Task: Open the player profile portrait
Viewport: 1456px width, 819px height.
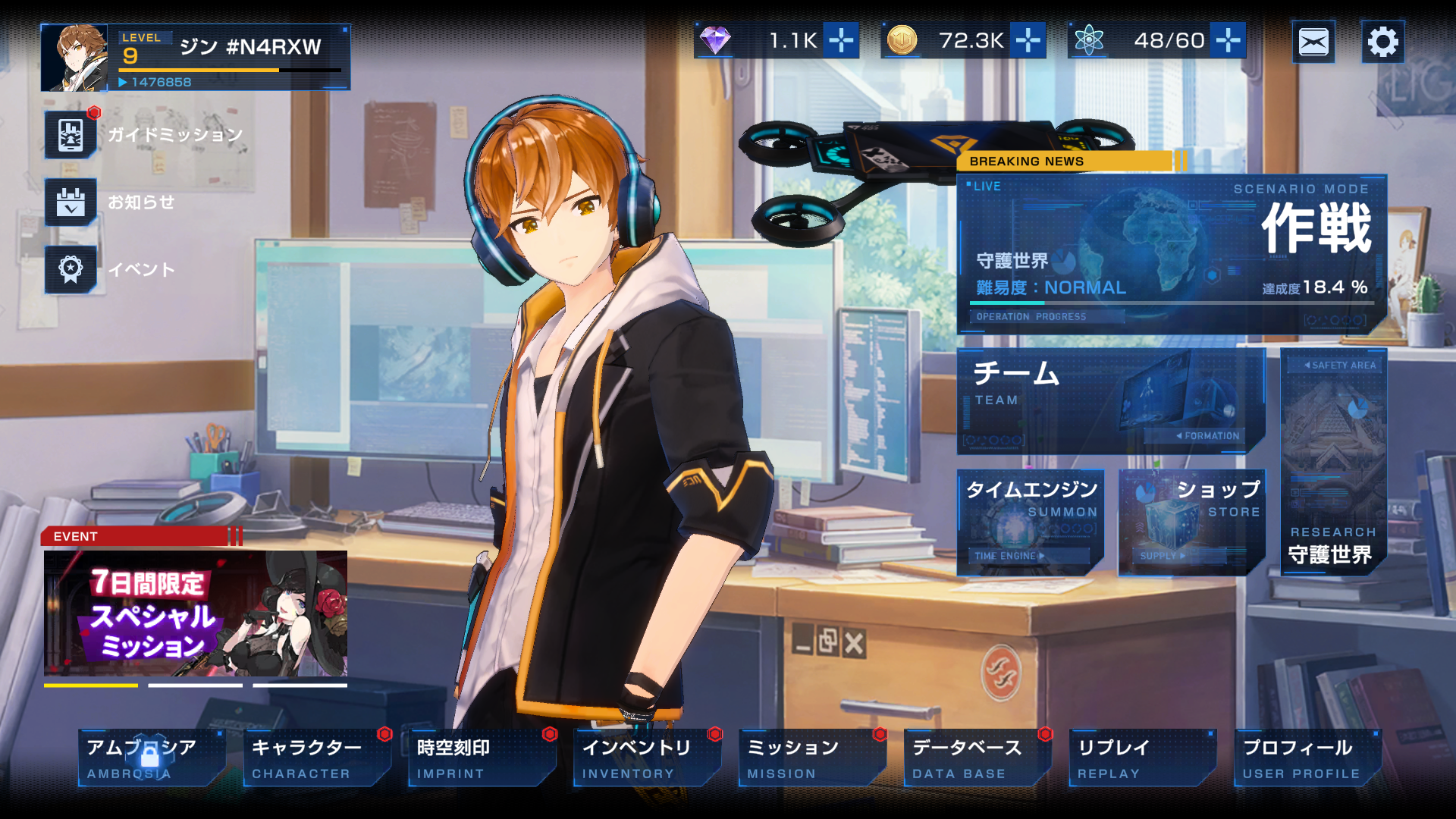Action: coord(74,58)
